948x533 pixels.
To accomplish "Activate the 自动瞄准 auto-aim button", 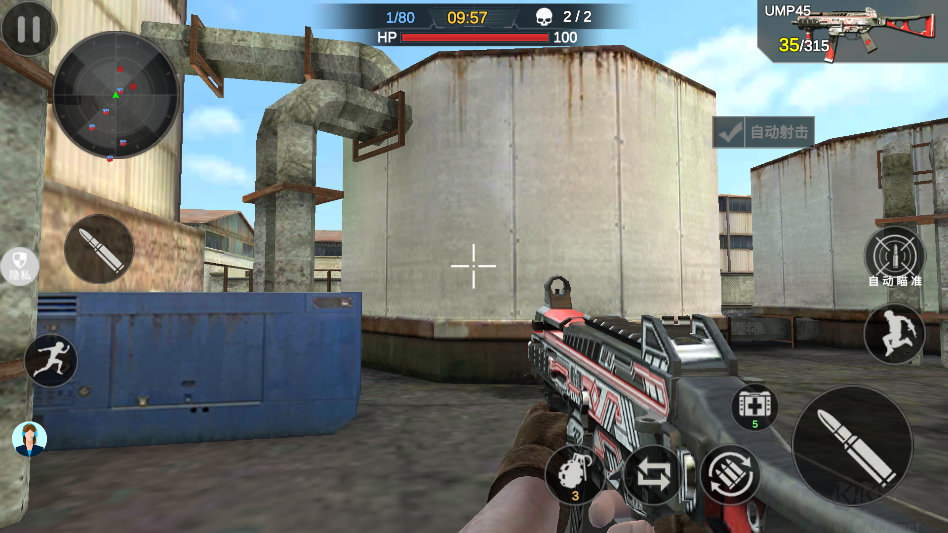I will tap(893, 252).
